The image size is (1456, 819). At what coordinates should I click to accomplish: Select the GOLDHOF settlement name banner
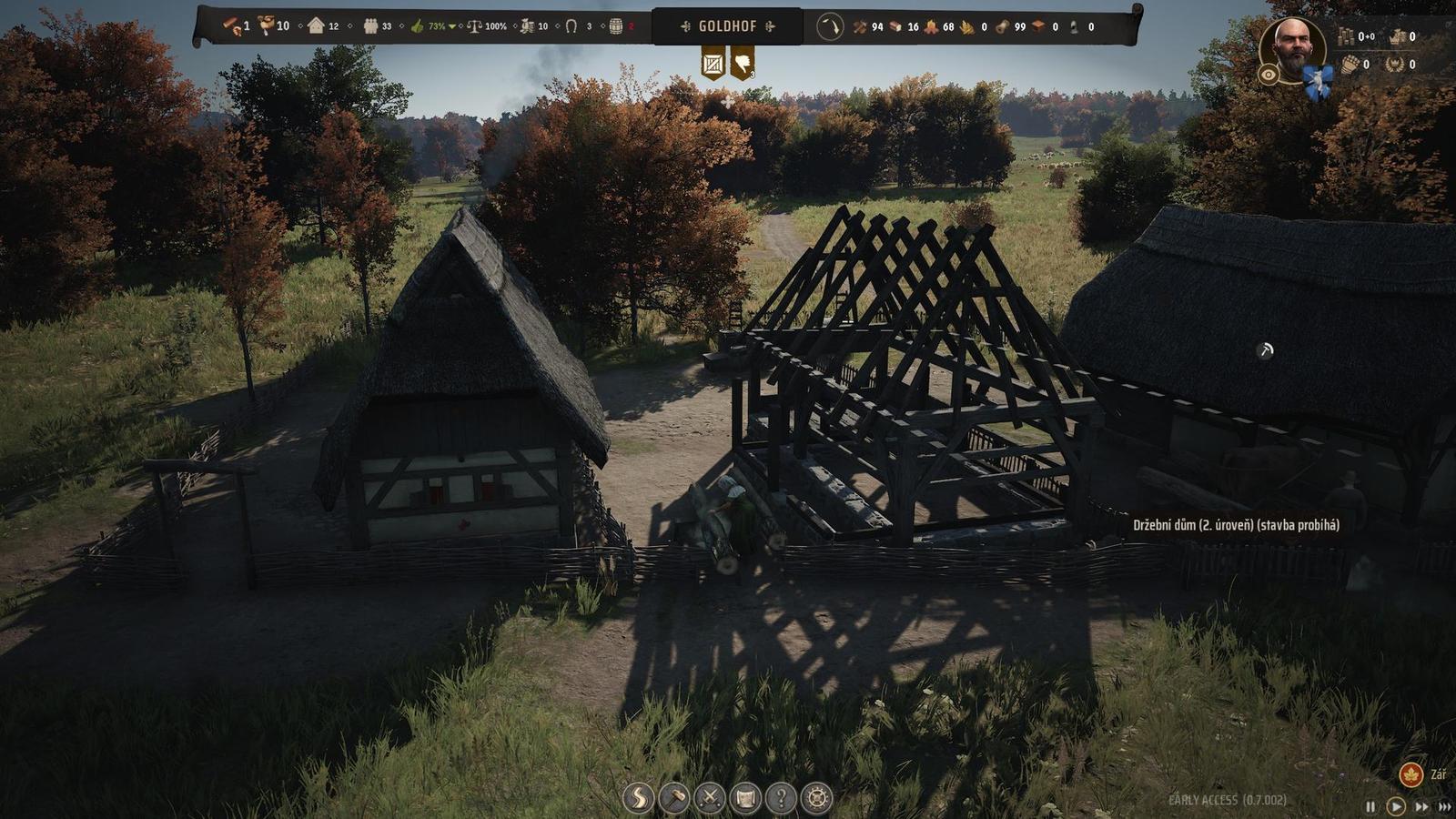pyautogui.click(x=728, y=27)
